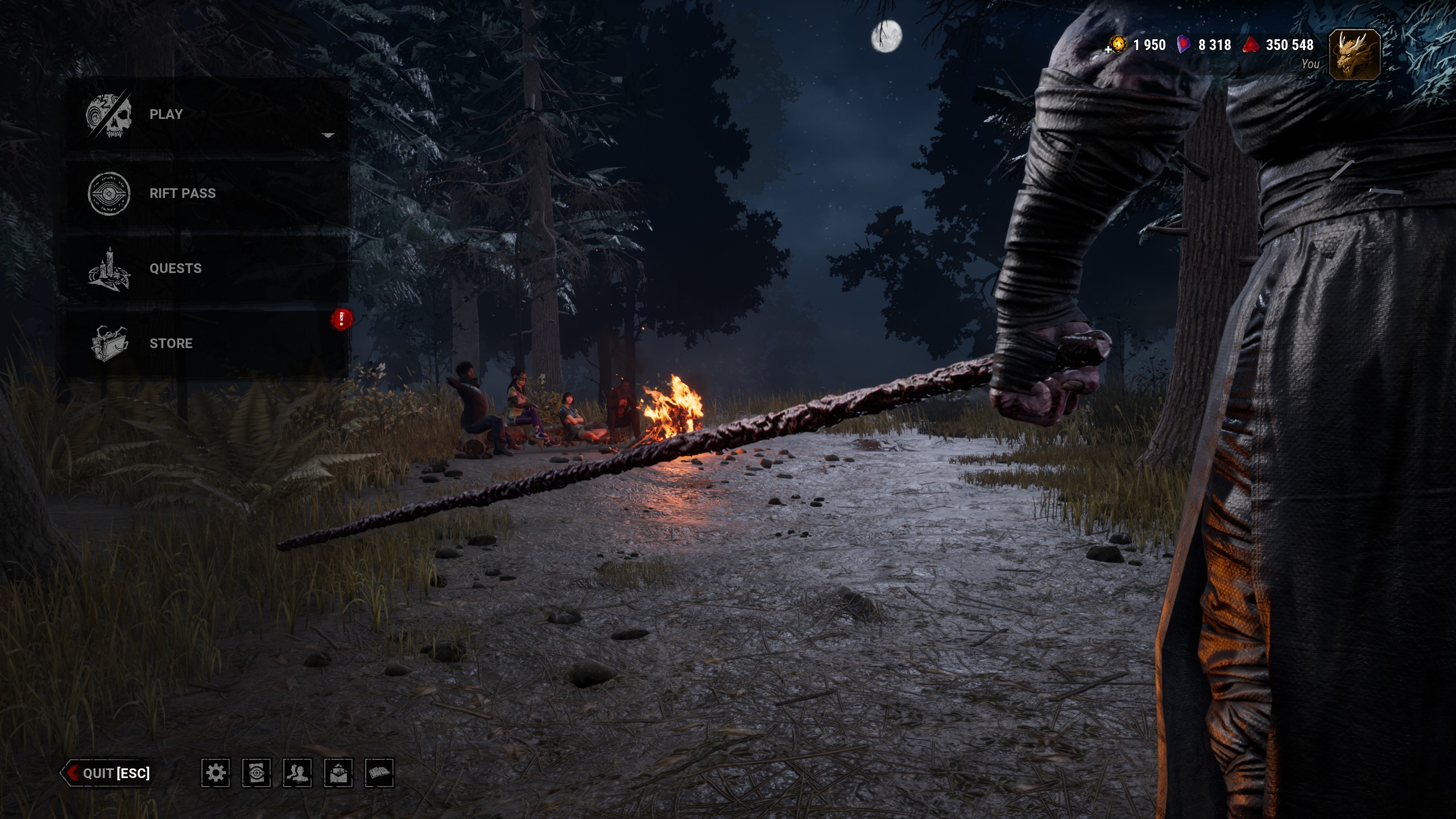Open settings via the gear icon
Image resolution: width=1456 pixels, height=819 pixels.
(x=216, y=773)
